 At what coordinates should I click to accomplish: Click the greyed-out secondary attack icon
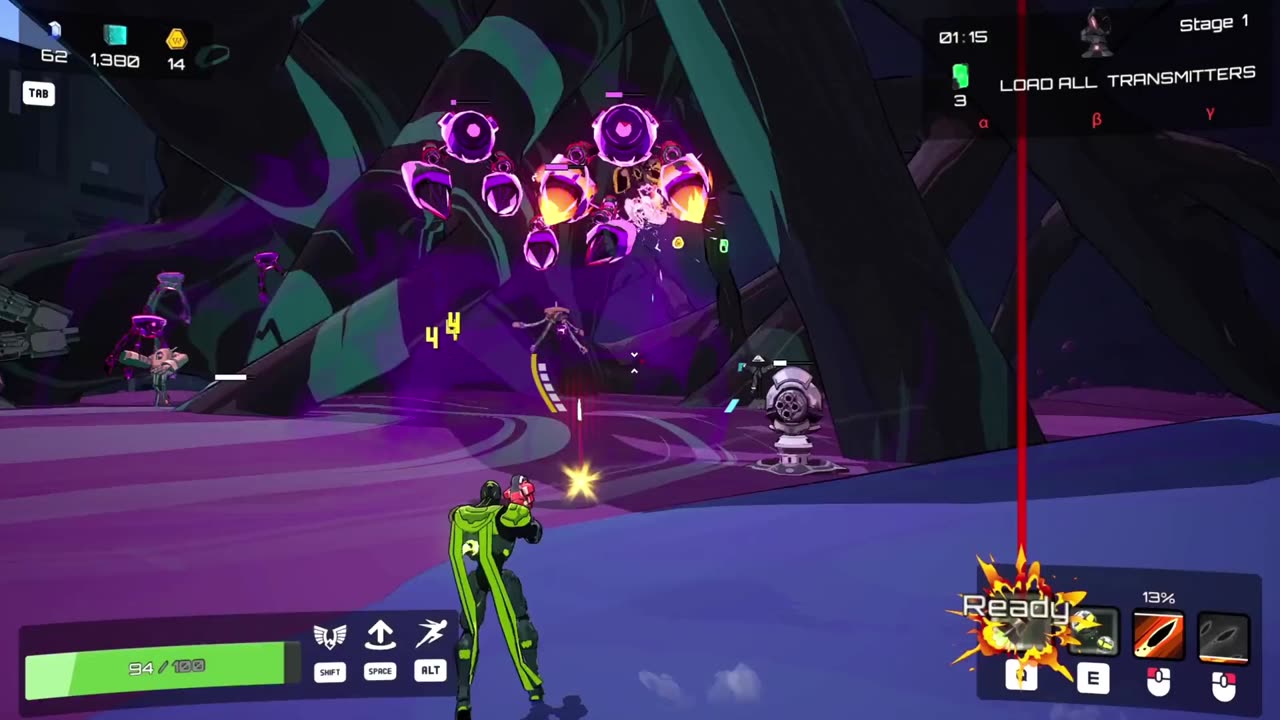pyautogui.click(x=1223, y=637)
